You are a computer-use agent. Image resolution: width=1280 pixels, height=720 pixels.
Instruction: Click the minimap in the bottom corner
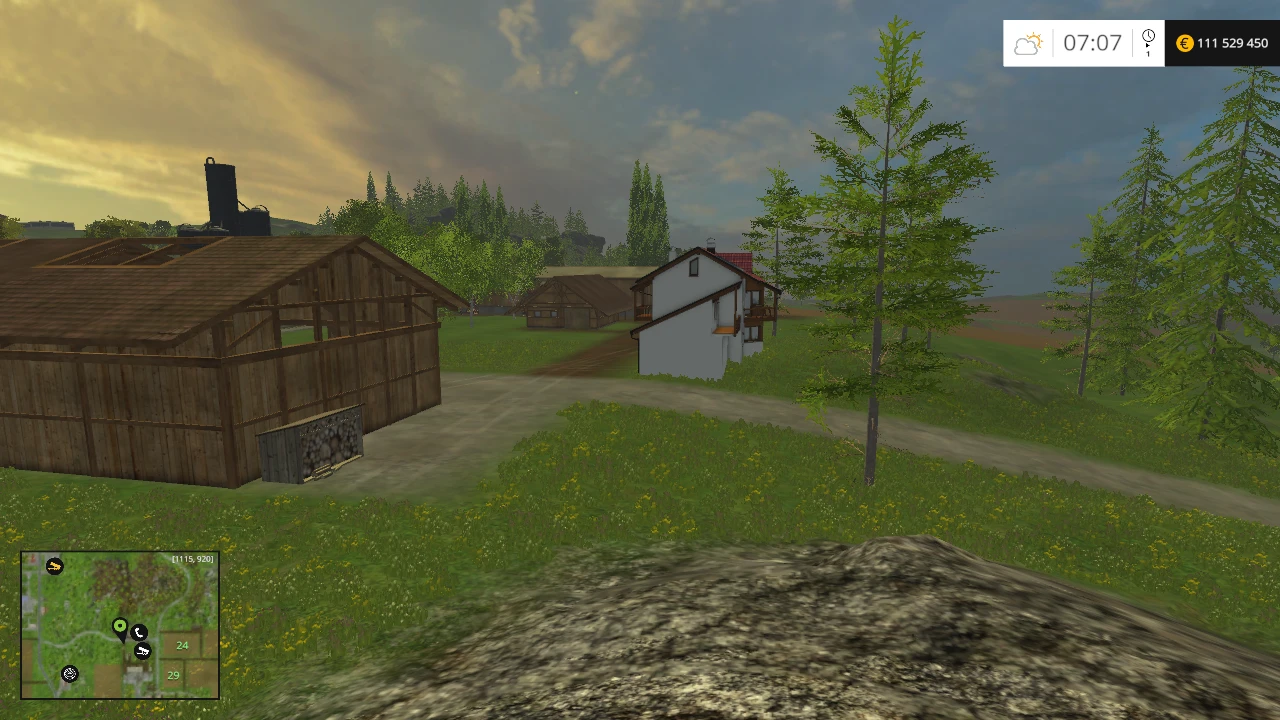120,625
